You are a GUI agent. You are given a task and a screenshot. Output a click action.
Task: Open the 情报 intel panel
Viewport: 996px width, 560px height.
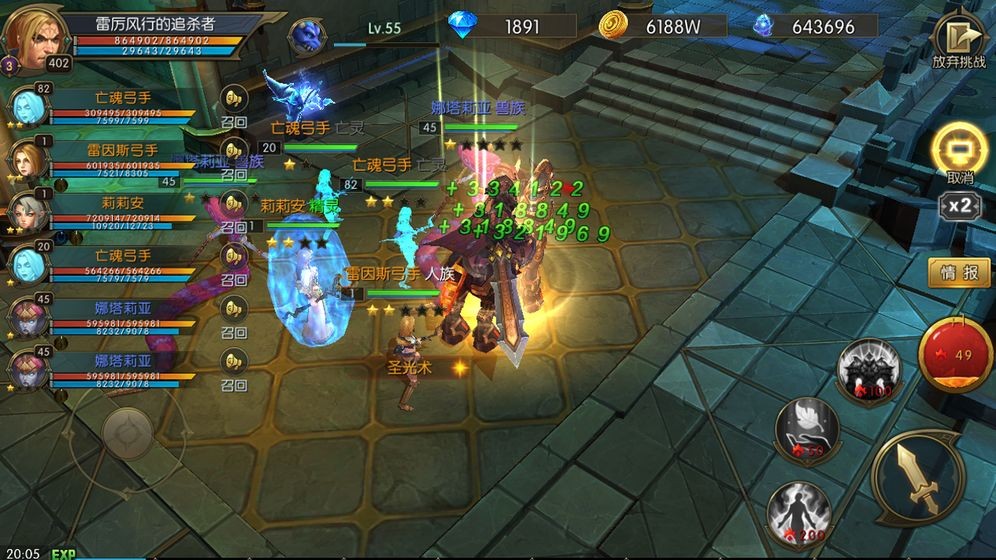(x=959, y=273)
